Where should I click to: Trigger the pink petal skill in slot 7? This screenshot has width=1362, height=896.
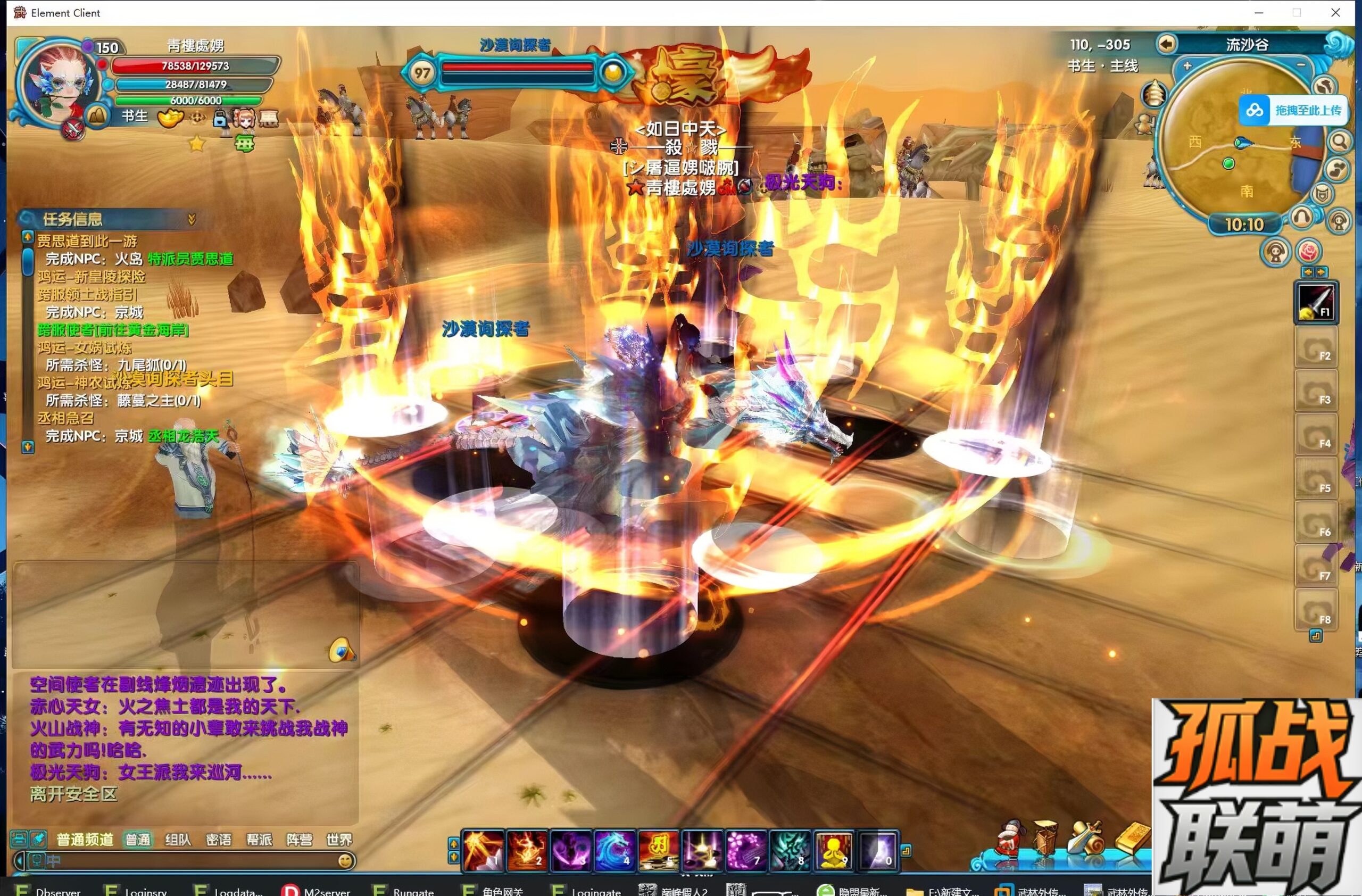(745, 849)
